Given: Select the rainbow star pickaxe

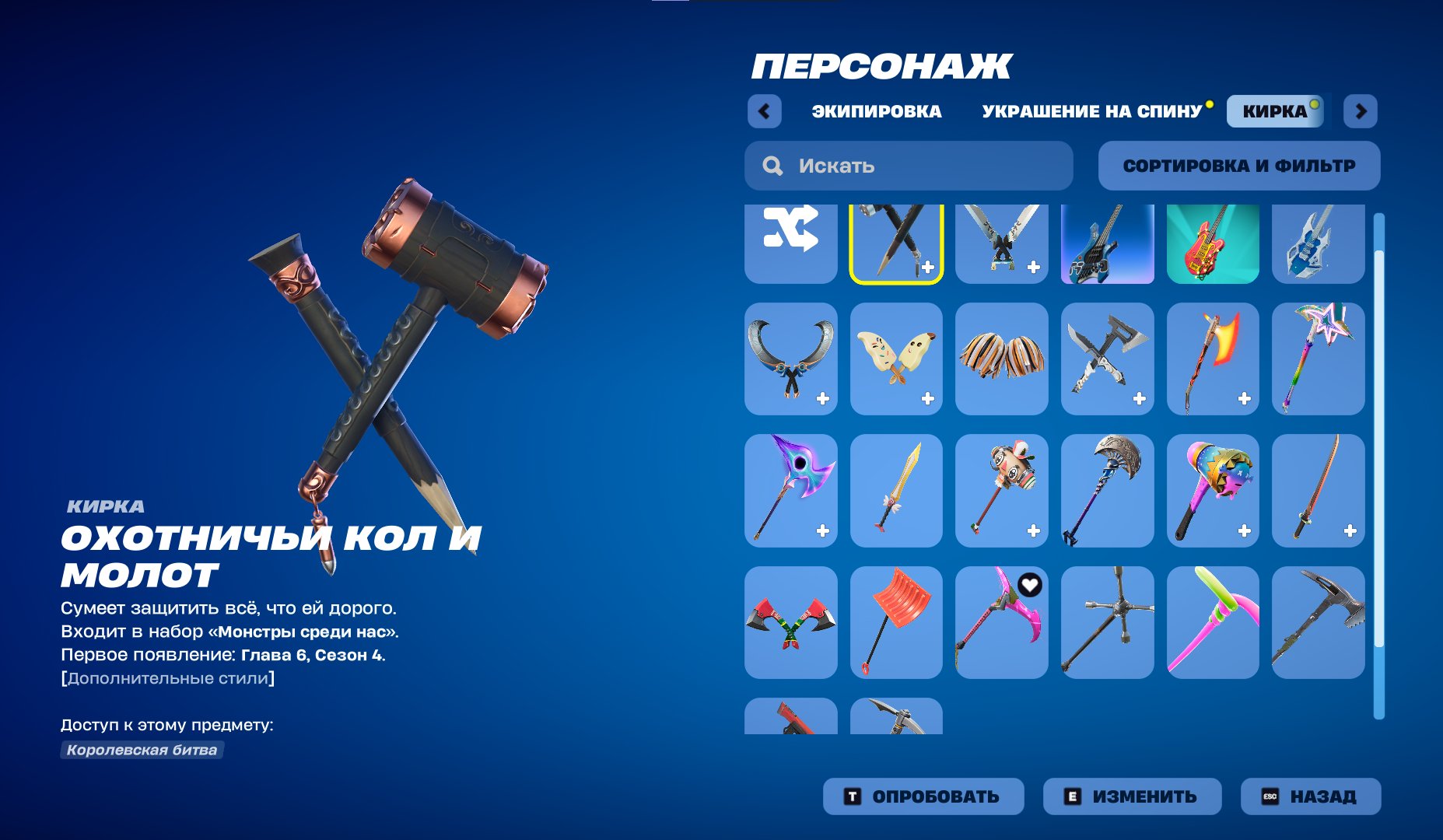Looking at the screenshot, I should pos(1318,358).
